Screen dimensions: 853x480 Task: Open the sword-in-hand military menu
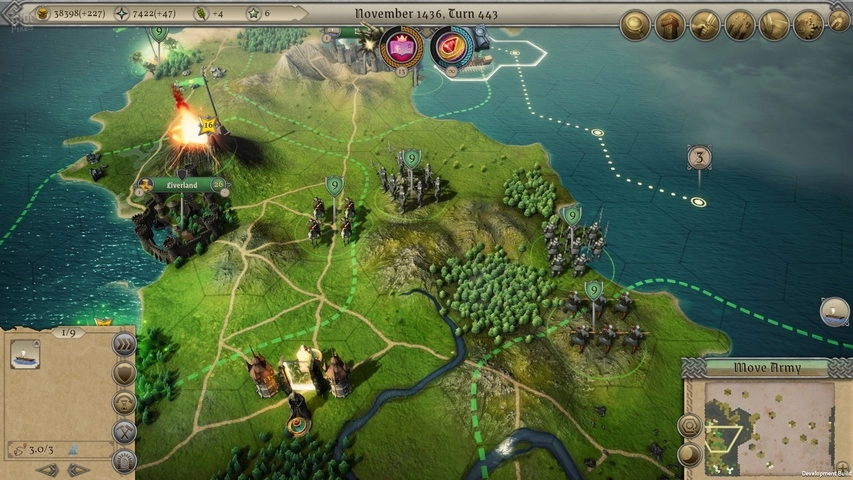pyautogui.click(x=705, y=24)
